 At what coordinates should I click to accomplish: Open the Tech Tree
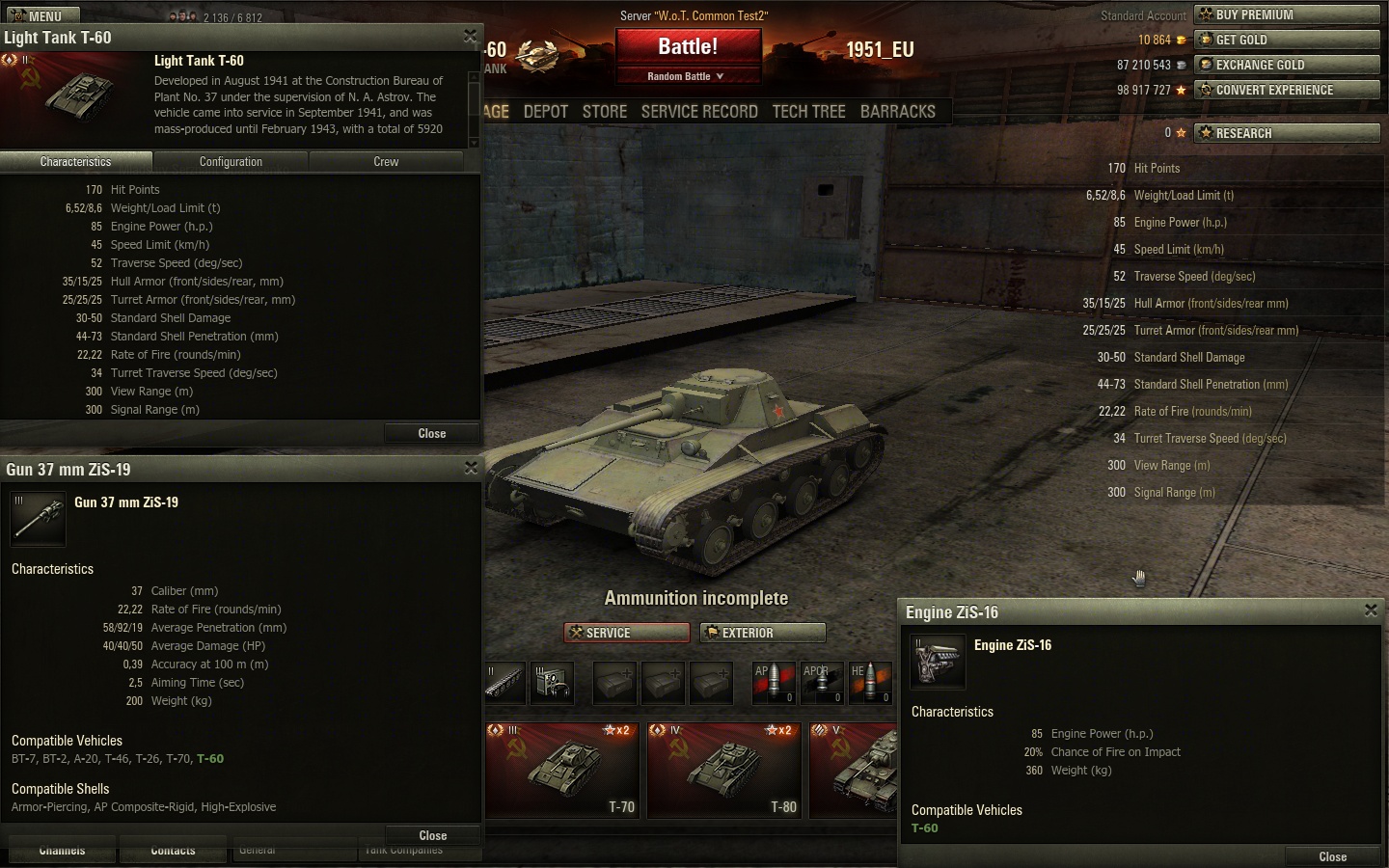[808, 112]
